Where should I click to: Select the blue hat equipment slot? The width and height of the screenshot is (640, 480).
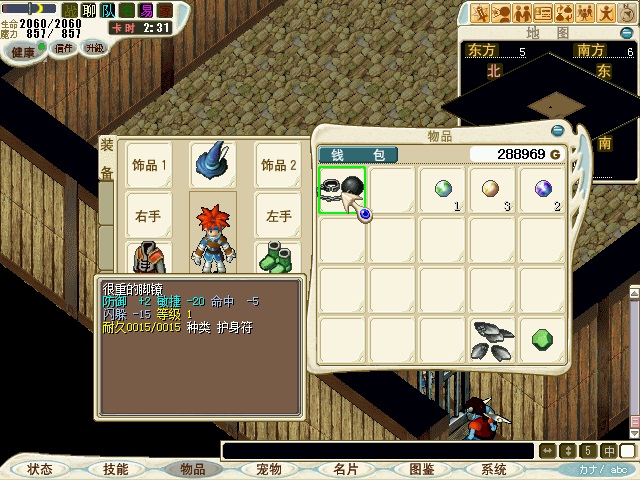(213, 164)
